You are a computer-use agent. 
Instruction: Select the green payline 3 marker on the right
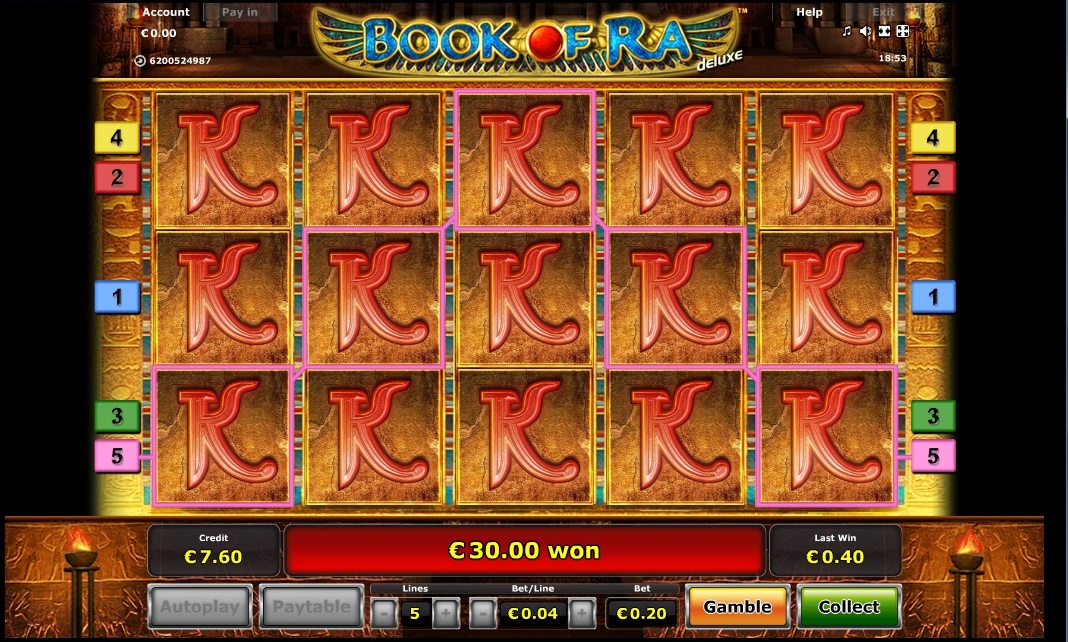pos(933,416)
